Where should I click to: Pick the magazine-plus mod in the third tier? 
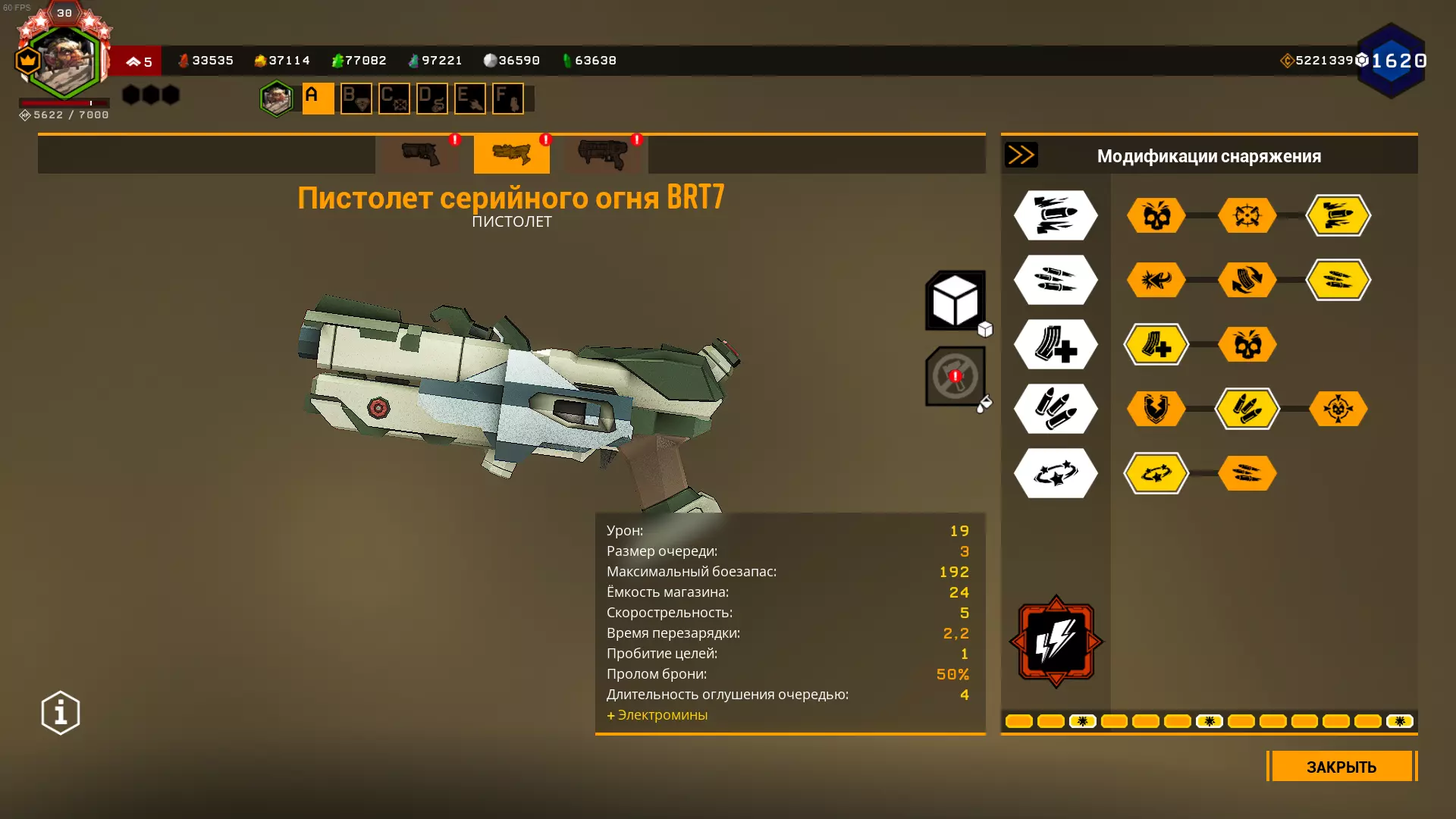coord(1156,345)
